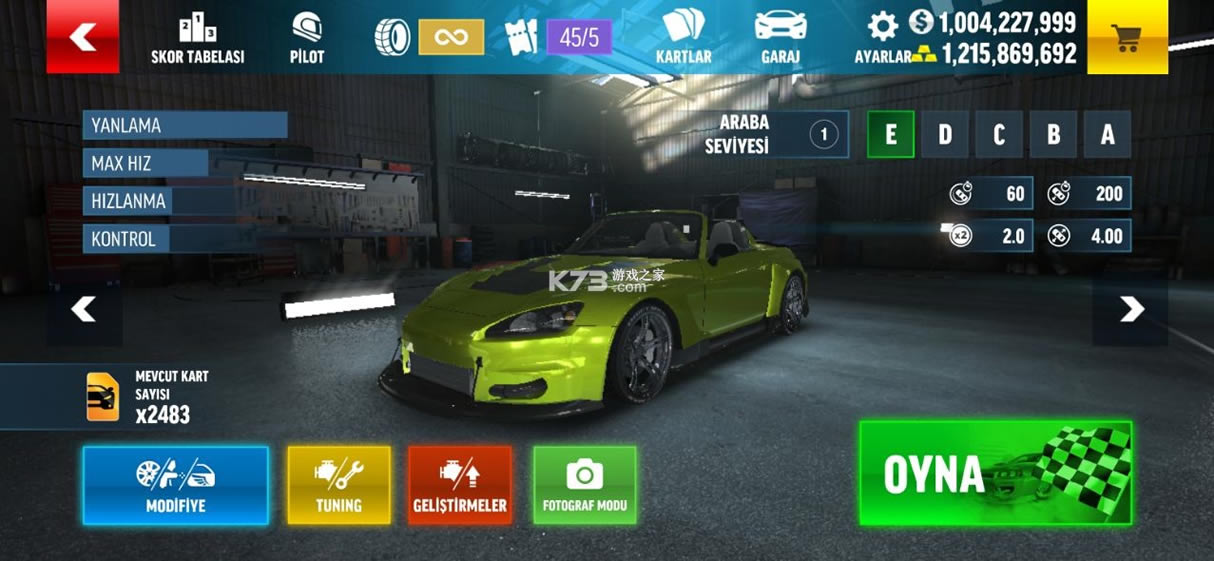Viewport: 1214px width, 561px height.
Task: Click the purple tickets counter 45/5
Action: (x=579, y=38)
